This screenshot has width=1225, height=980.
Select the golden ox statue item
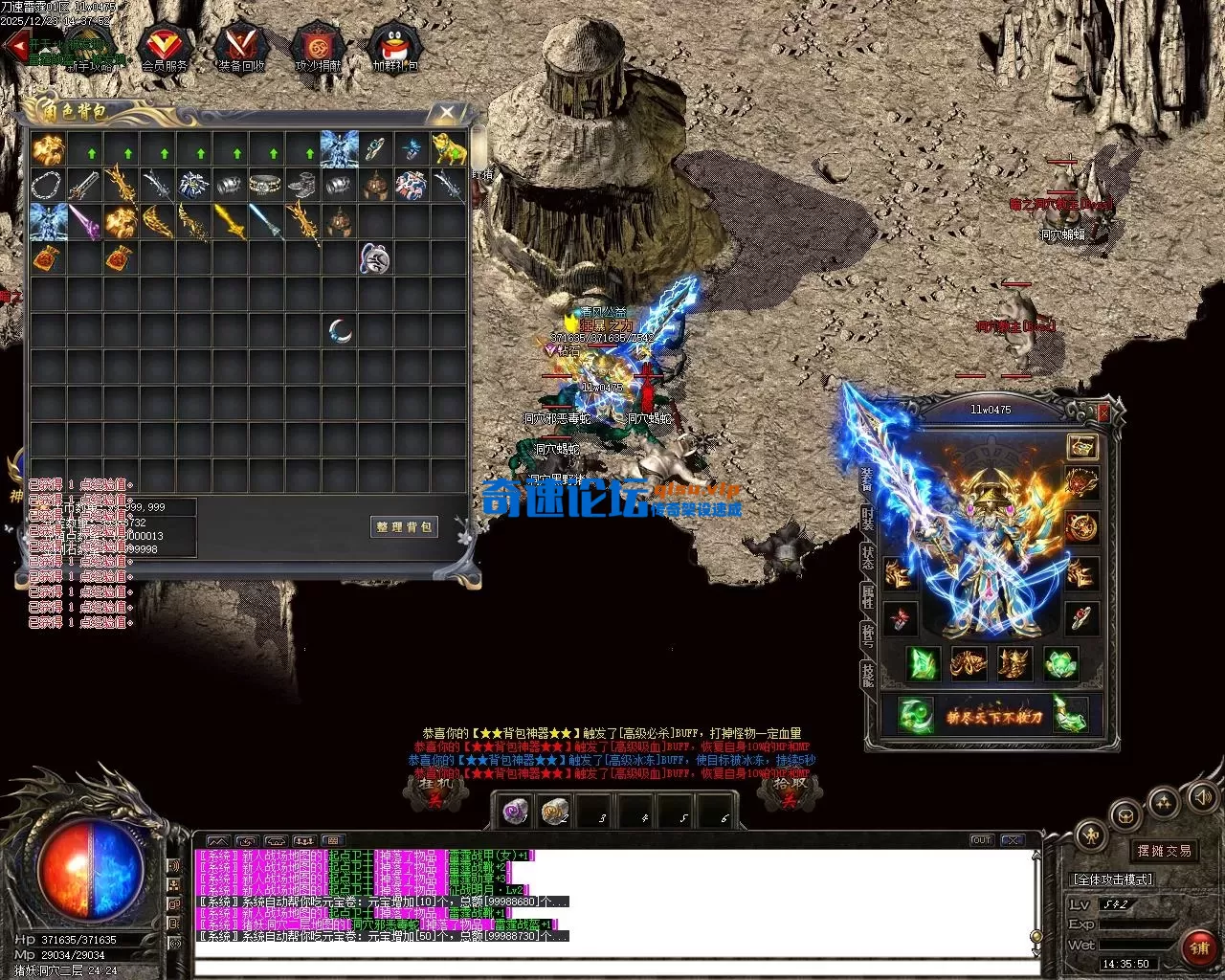tap(449, 149)
